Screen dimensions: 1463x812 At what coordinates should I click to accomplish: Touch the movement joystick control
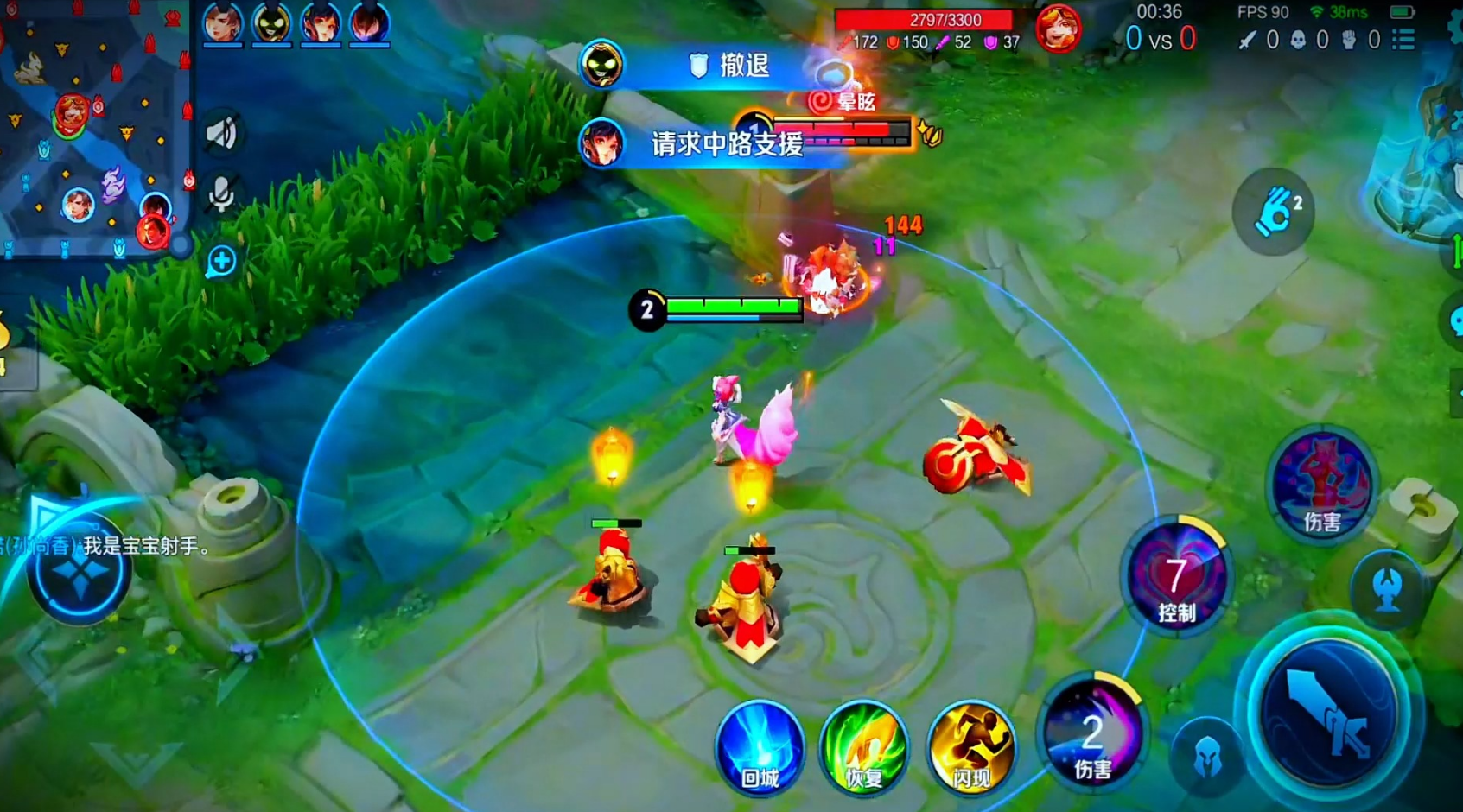pyautogui.click(x=80, y=570)
